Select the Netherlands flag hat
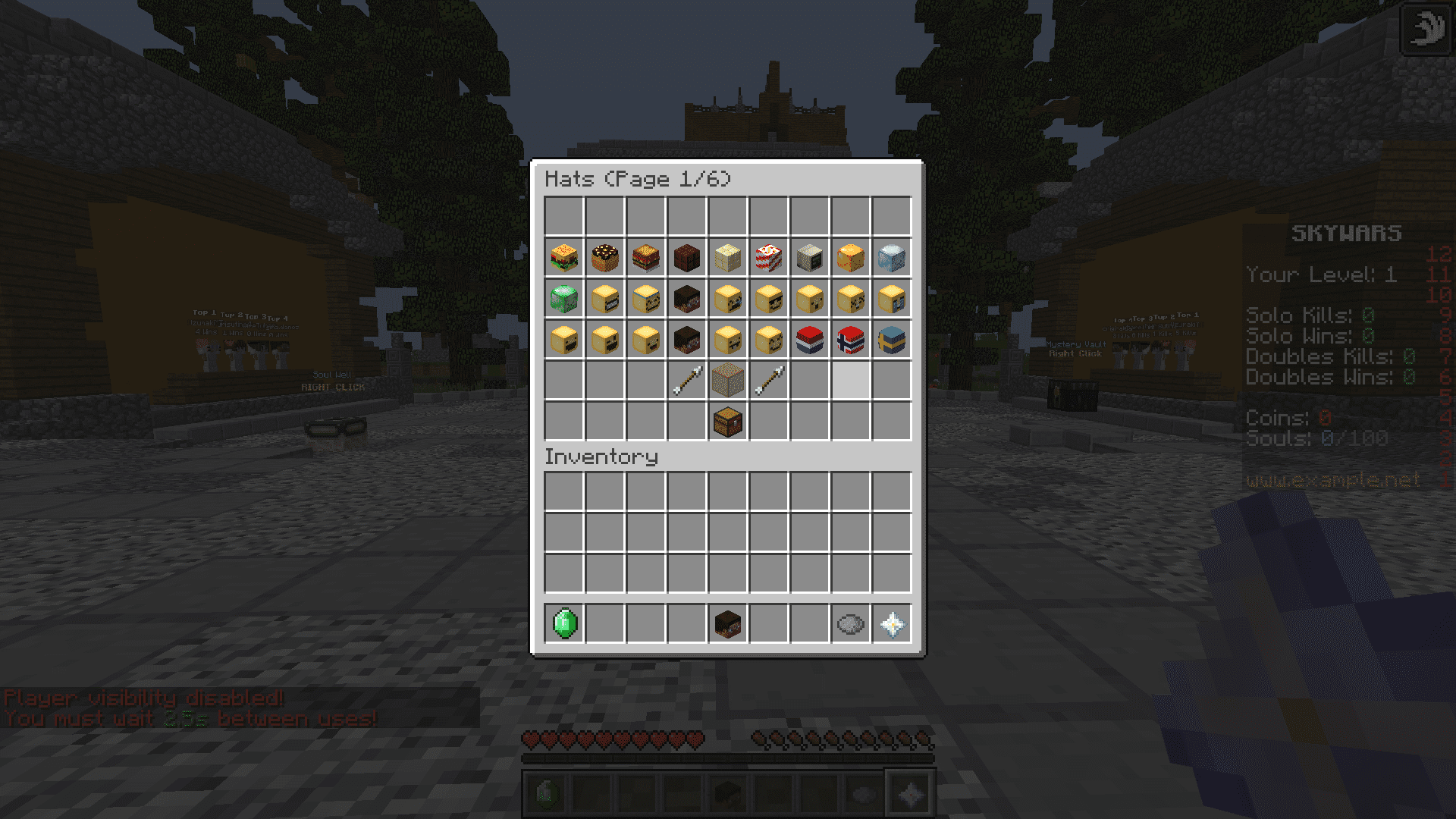This screenshot has height=819, width=1456. (810, 340)
